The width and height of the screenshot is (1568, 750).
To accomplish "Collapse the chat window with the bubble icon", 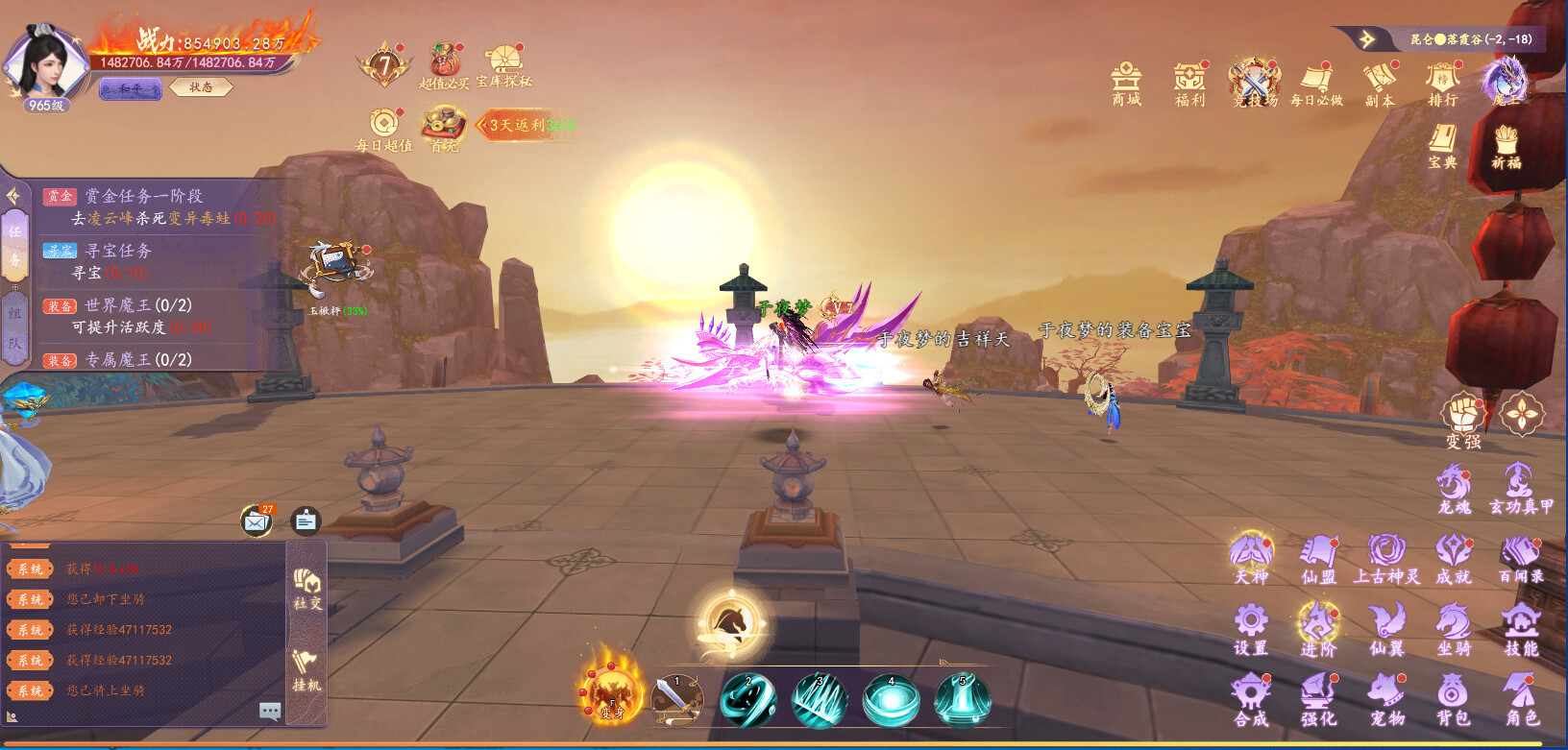I will tap(270, 712).
